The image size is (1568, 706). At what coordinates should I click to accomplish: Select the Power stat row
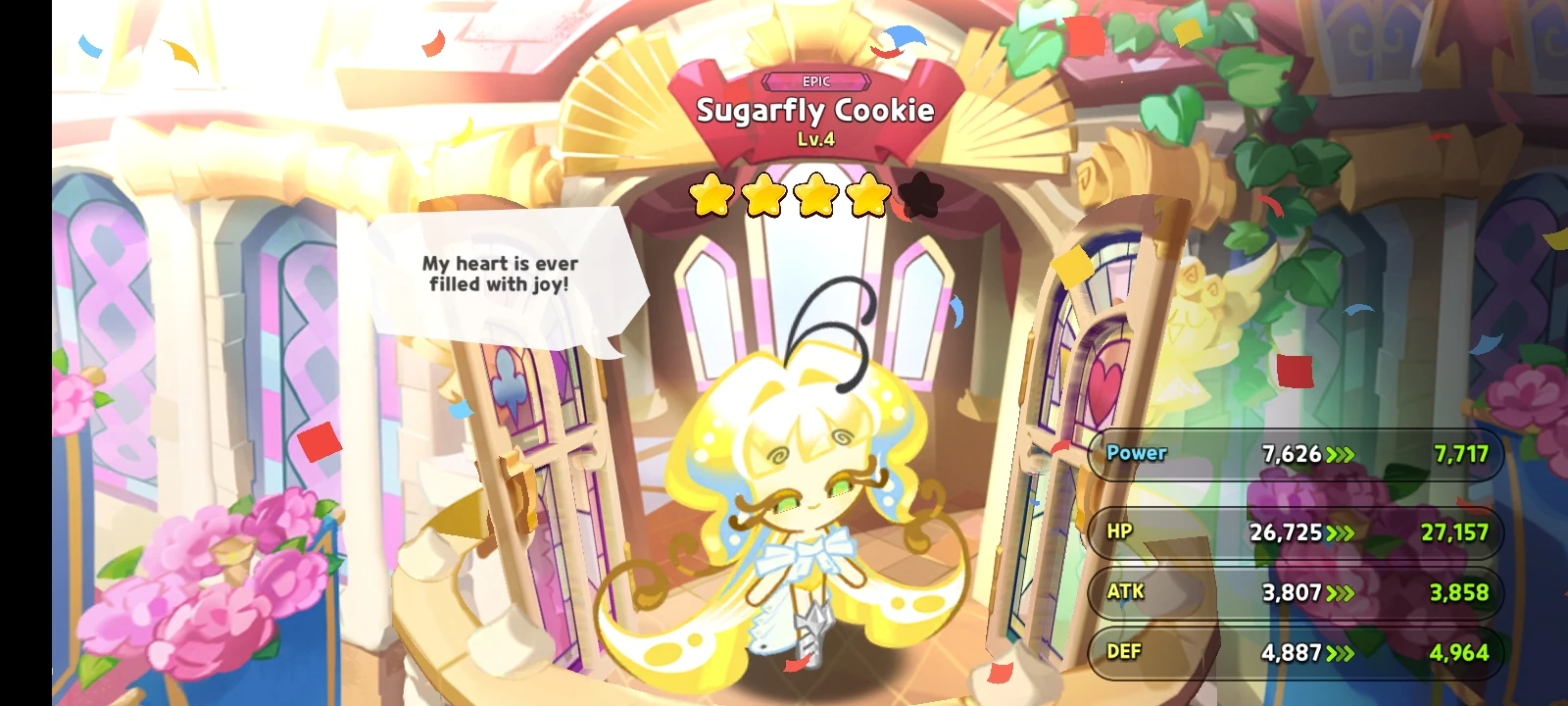1294,454
